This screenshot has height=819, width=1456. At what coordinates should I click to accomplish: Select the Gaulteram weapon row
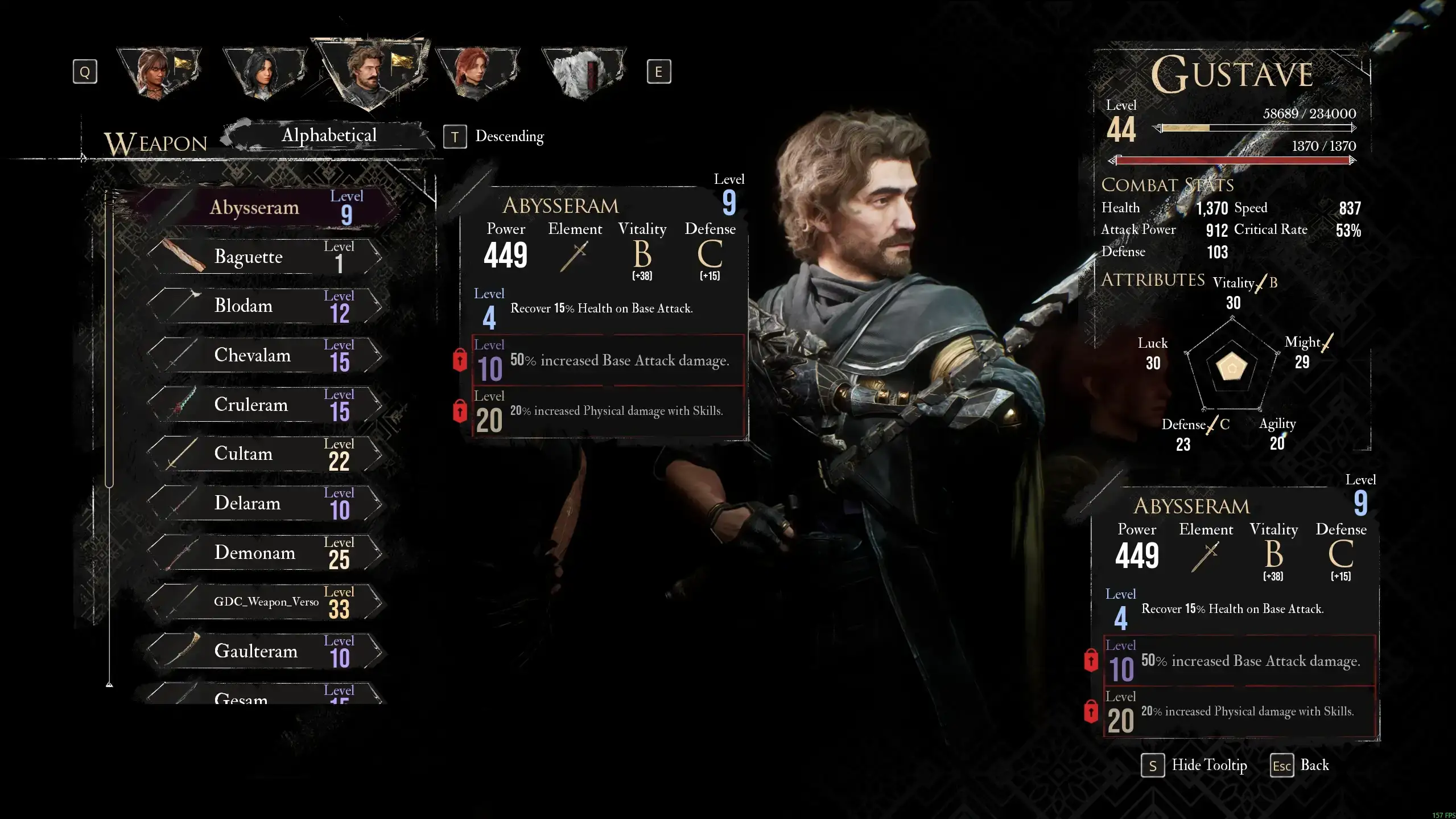click(x=265, y=651)
